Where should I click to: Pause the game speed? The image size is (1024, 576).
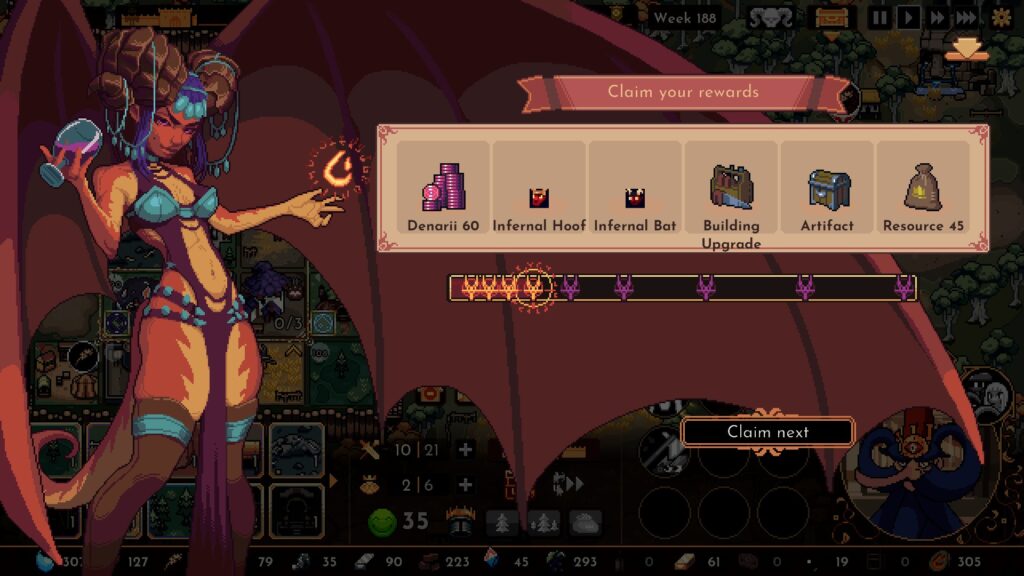coord(879,18)
